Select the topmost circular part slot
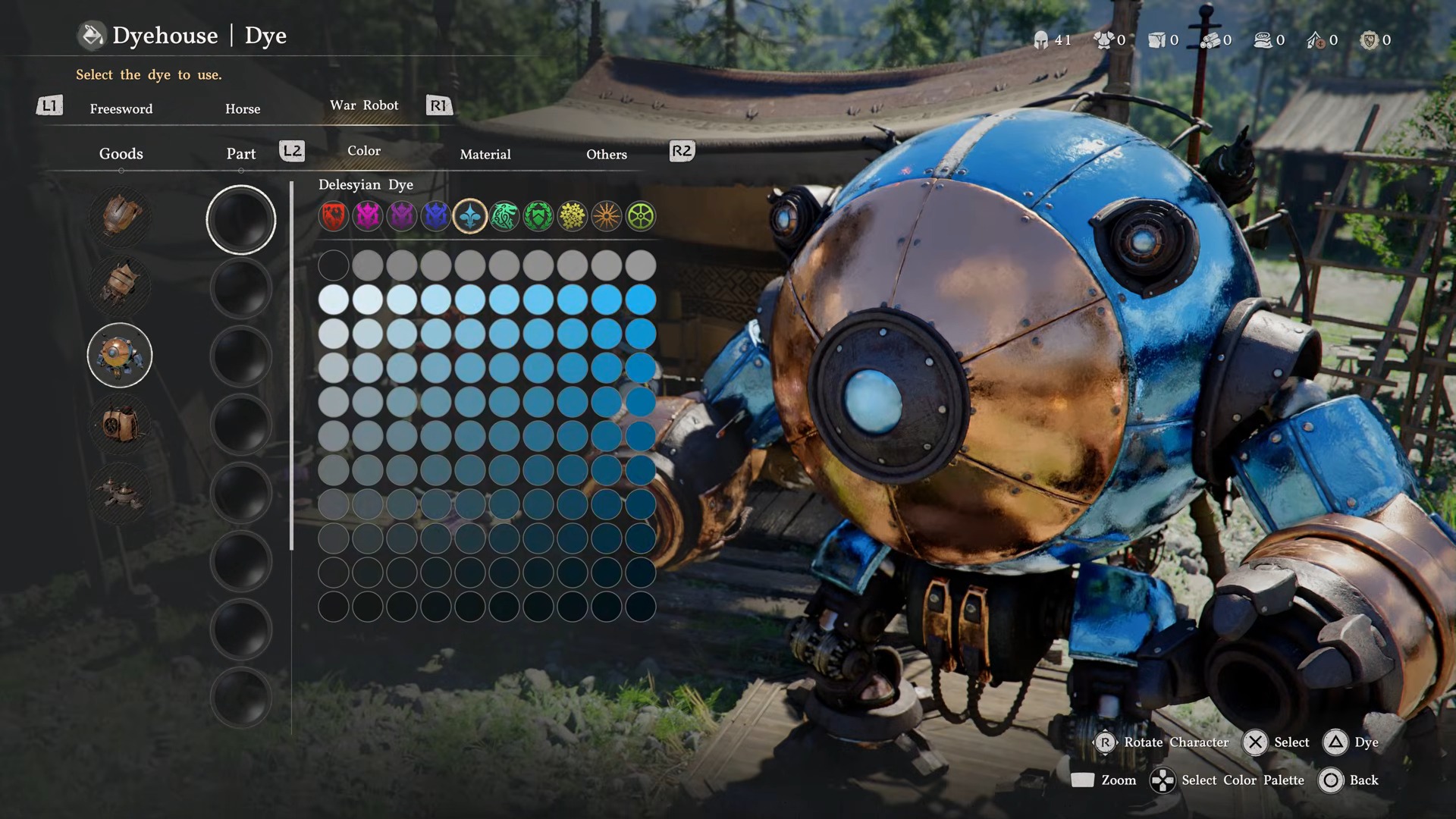The height and width of the screenshot is (819, 1456). [x=241, y=218]
